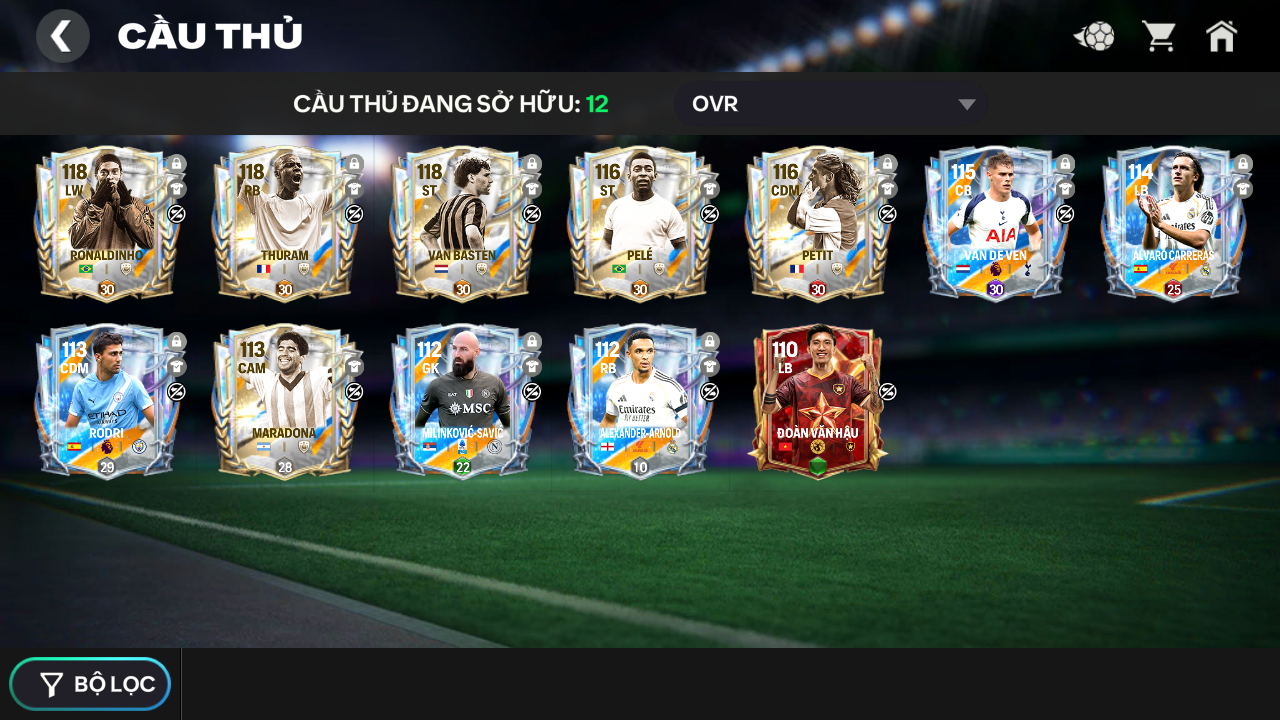This screenshot has height=720, width=1280.
Task: Select the Van Basten ST card
Action: [x=462, y=224]
